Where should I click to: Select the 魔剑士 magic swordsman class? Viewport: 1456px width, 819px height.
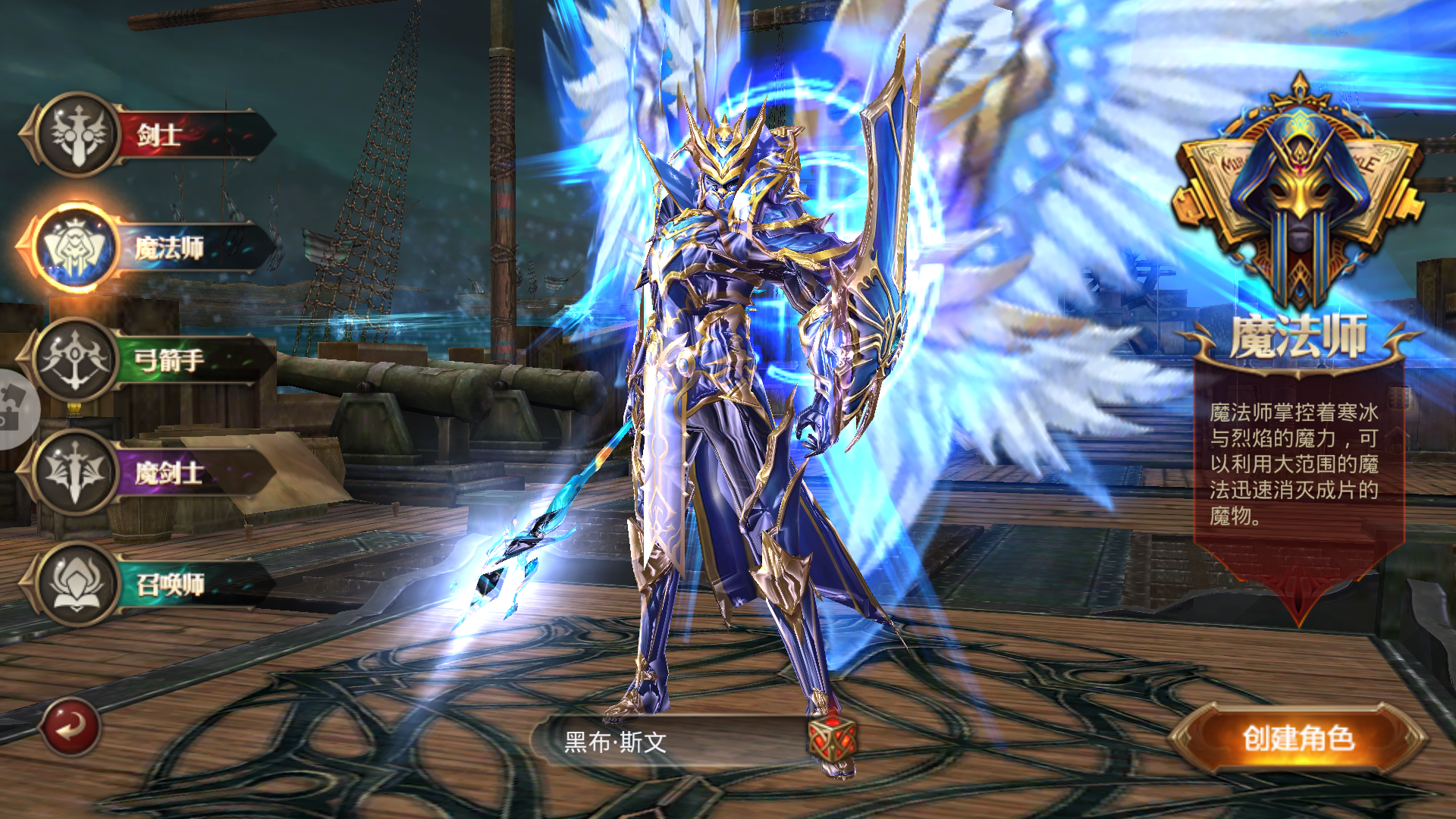tap(152, 472)
